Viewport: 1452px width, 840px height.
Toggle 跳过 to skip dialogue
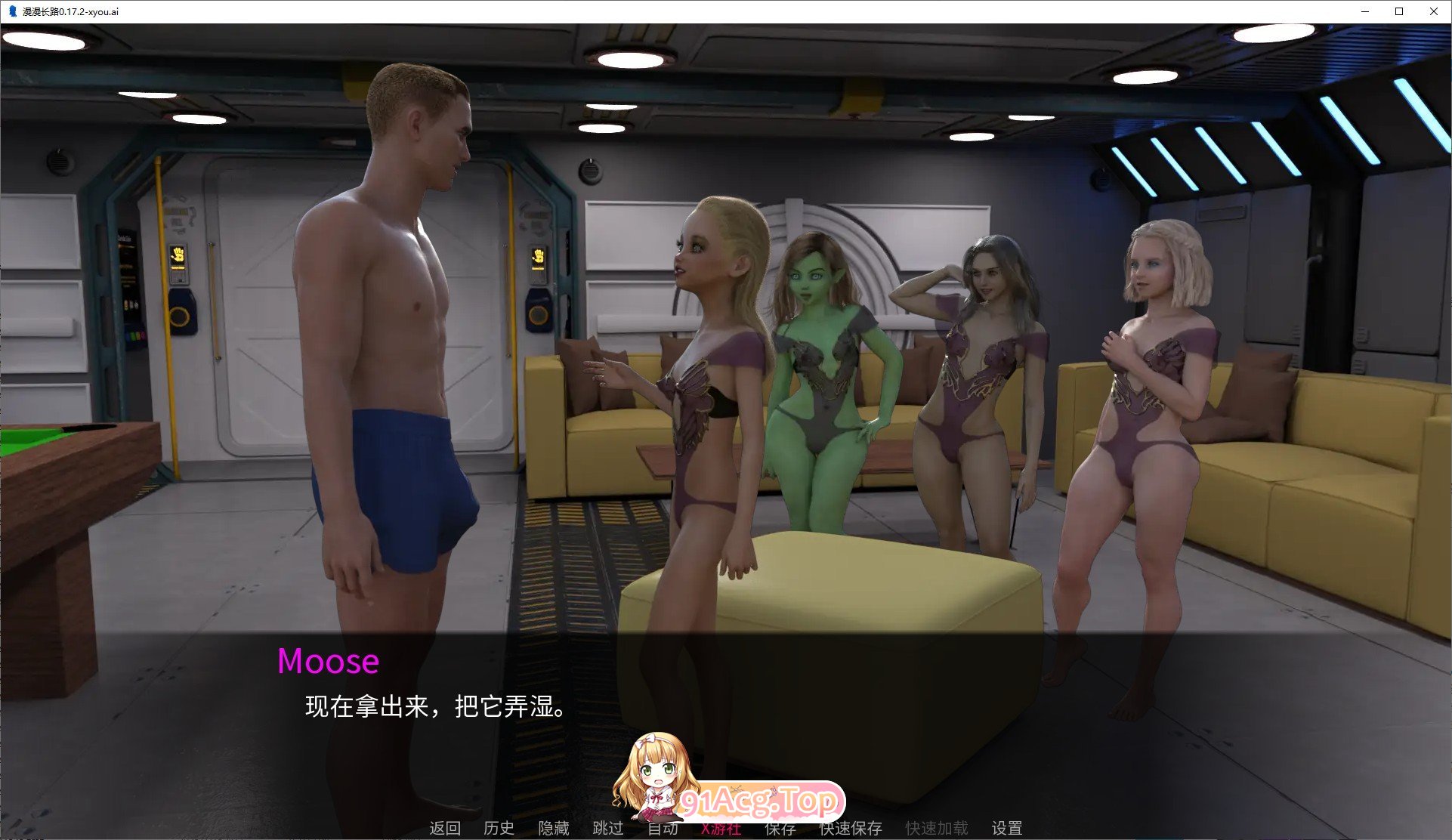click(609, 827)
